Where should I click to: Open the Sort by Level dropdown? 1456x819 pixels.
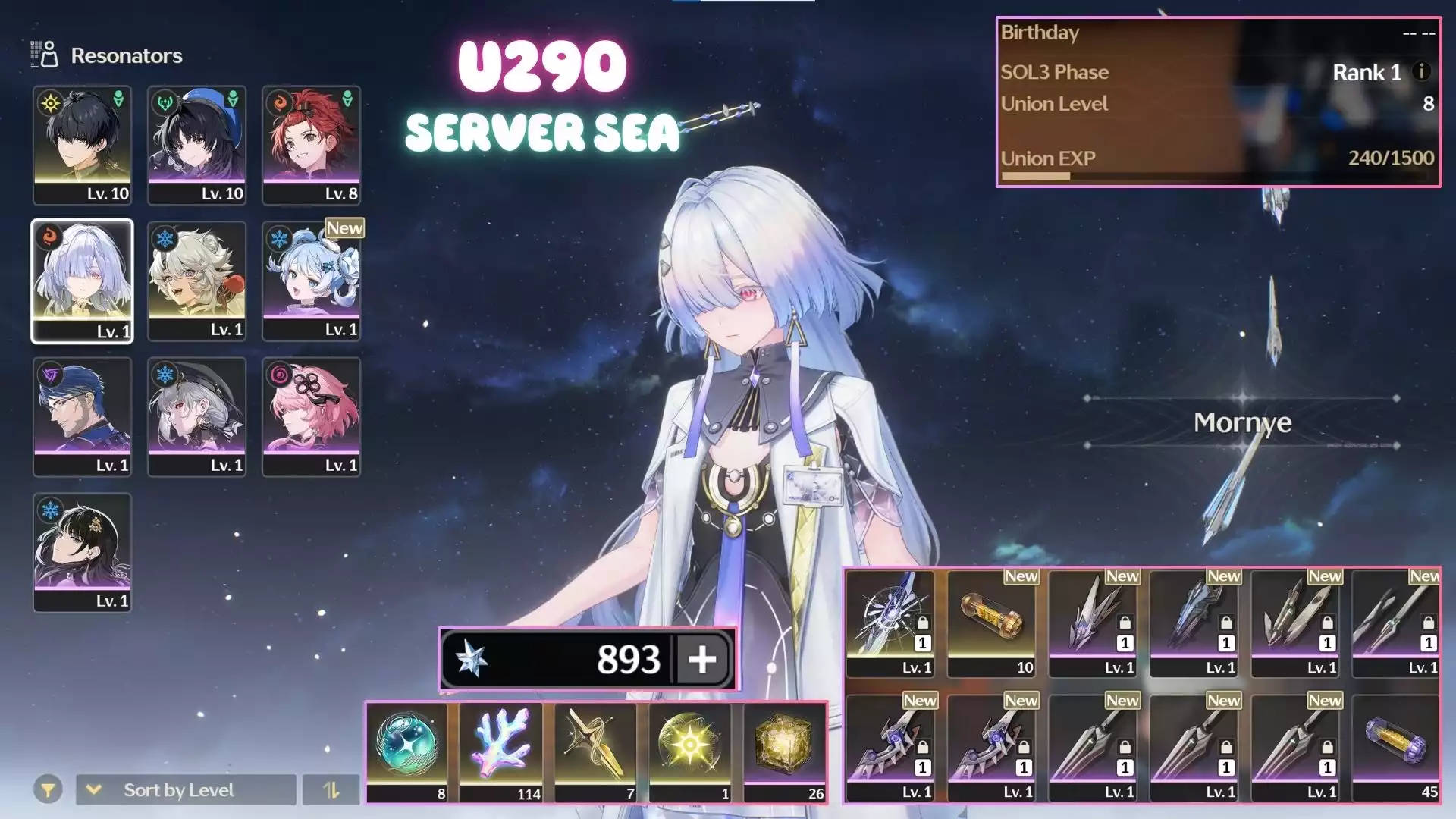186,790
